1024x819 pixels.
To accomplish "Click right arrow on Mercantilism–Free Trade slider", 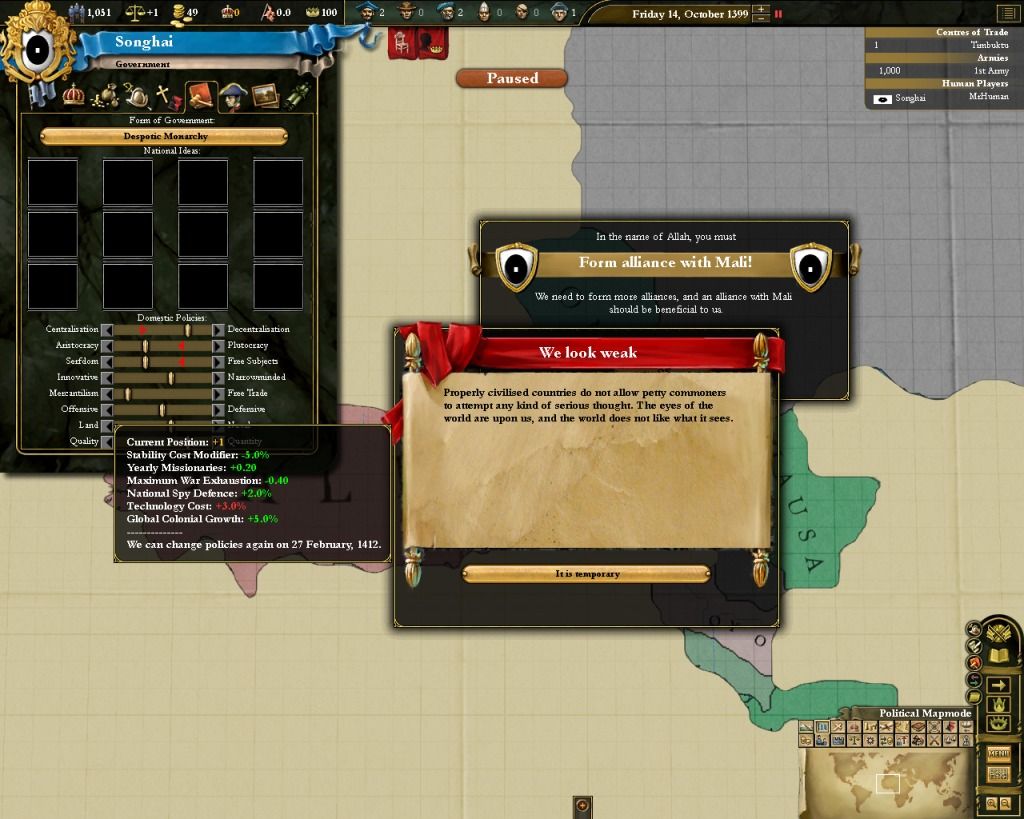I will [218, 394].
